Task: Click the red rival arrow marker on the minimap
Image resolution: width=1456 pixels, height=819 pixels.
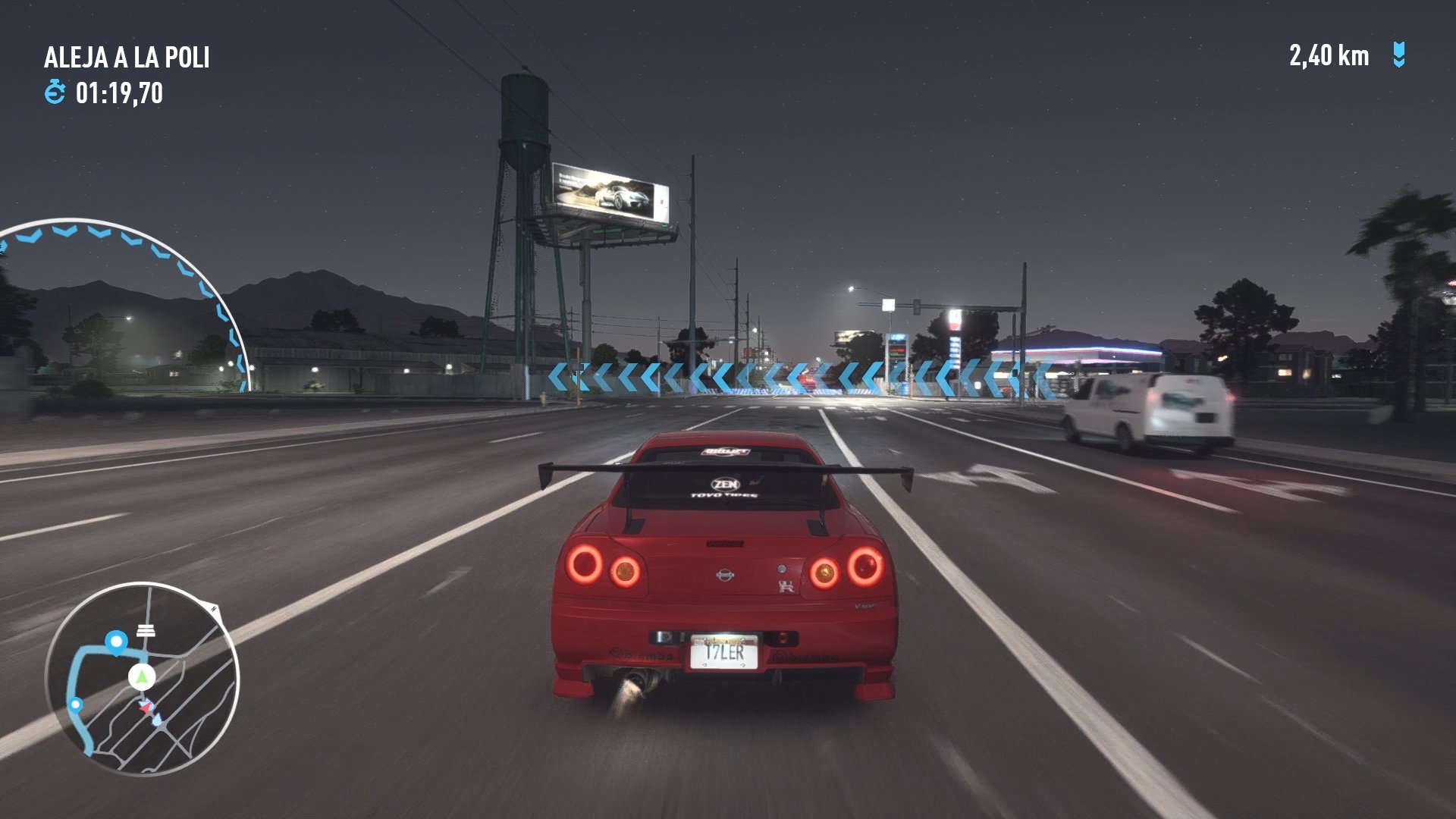Action: pyautogui.click(x=147, y=706)
